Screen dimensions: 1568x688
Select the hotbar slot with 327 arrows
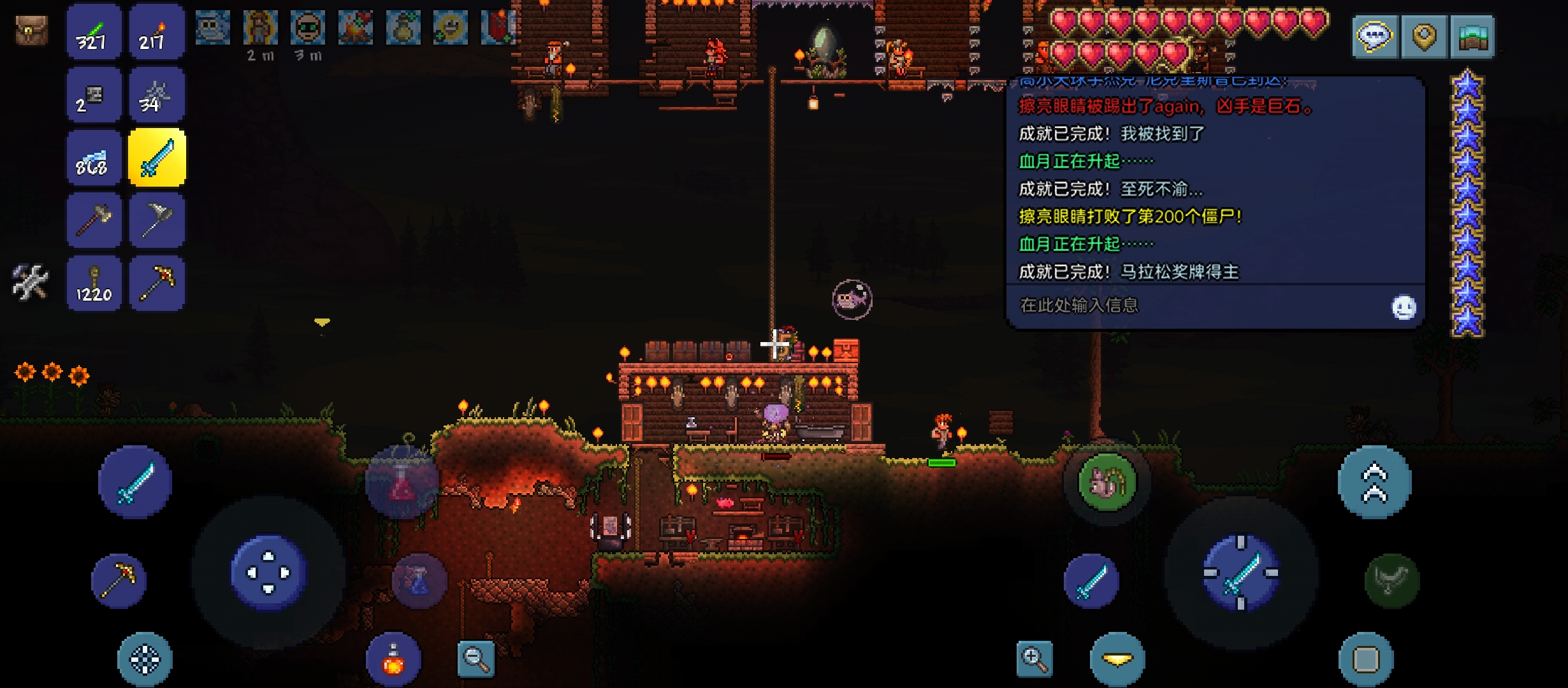click(94, 32)
